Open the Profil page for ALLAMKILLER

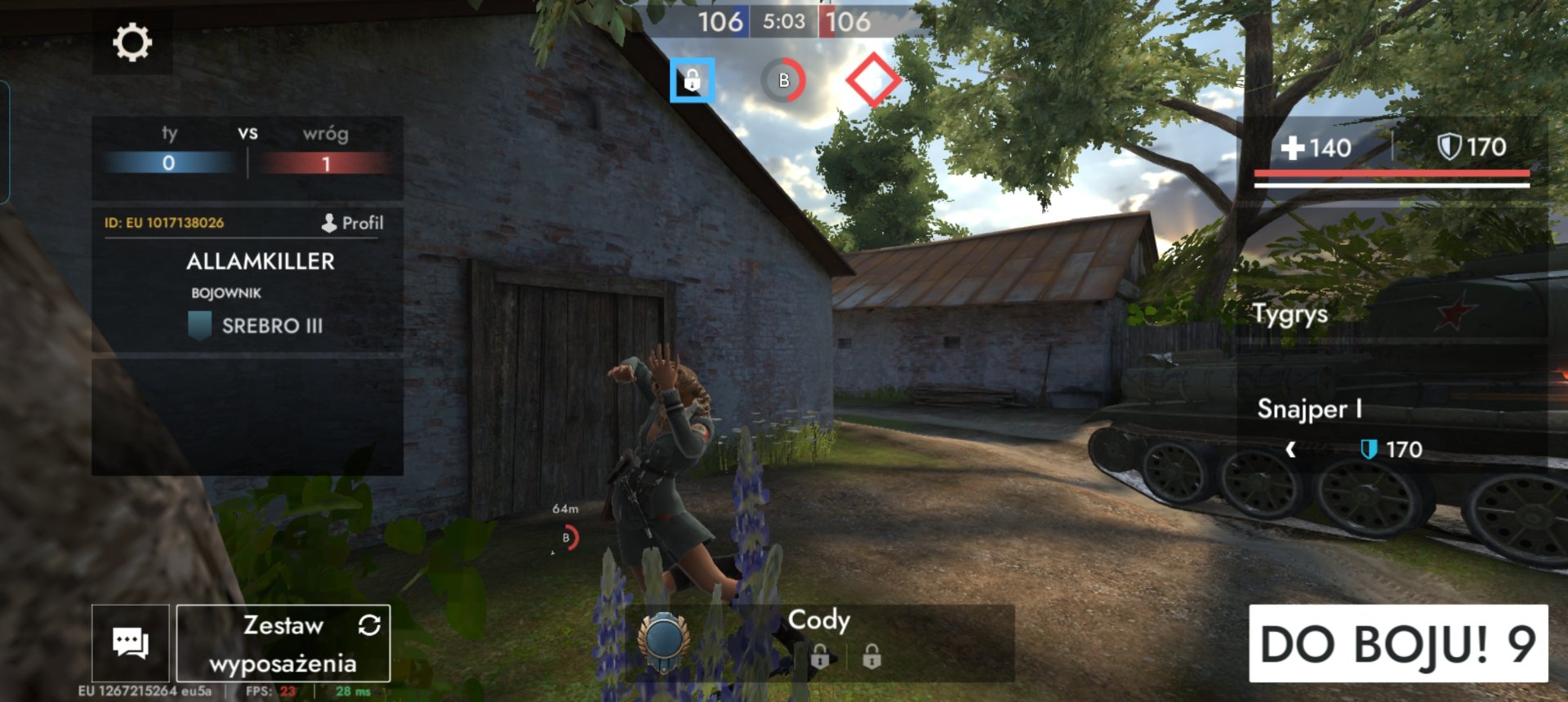353,223
